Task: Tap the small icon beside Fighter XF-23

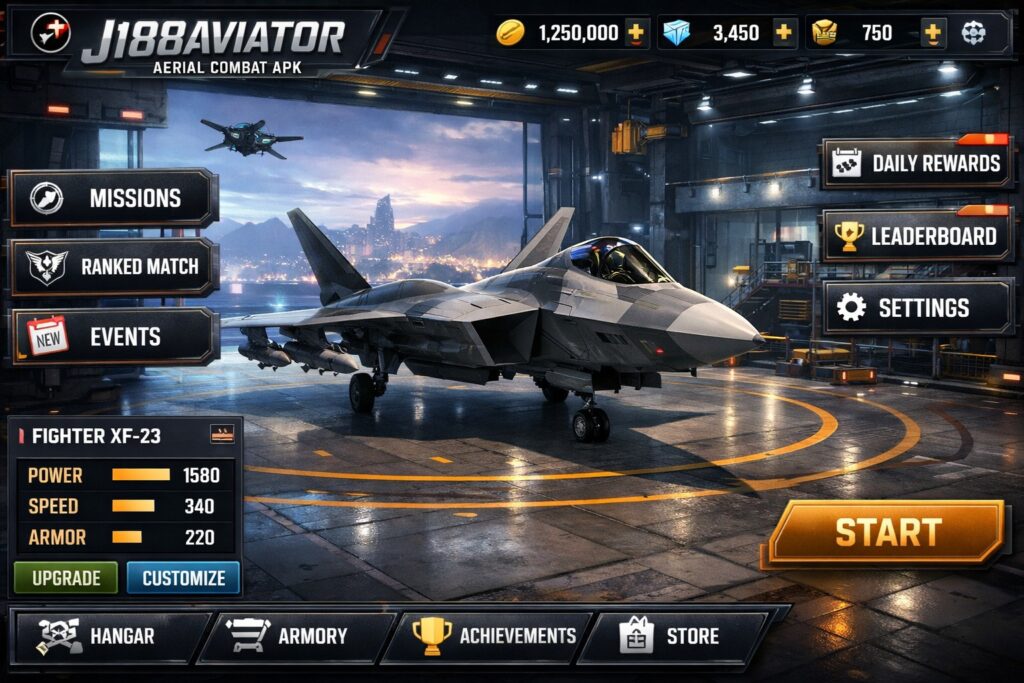Action: [221, 434]
